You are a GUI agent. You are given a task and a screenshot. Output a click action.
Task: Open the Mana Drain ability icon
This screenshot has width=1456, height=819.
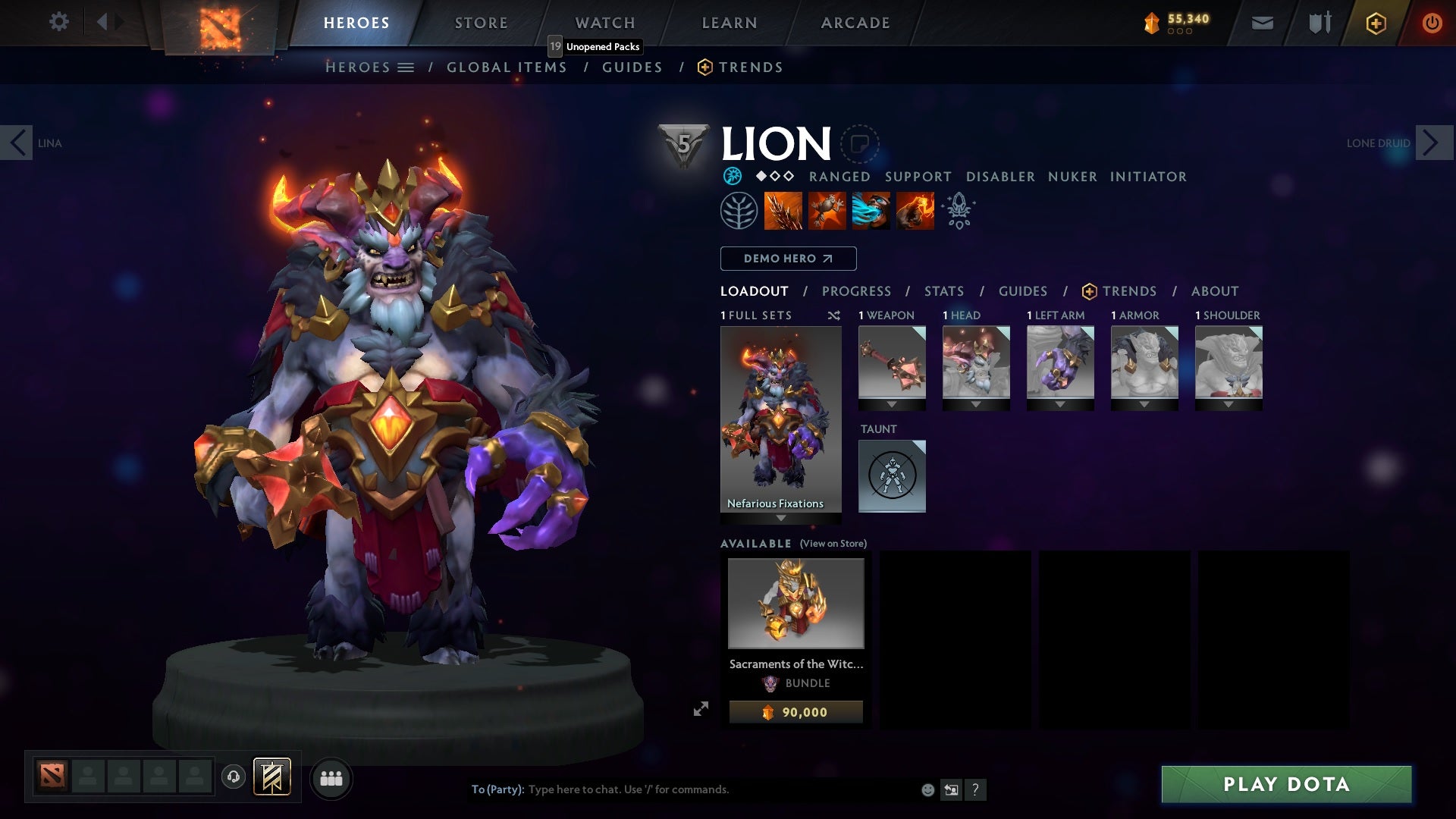[871, 210]
